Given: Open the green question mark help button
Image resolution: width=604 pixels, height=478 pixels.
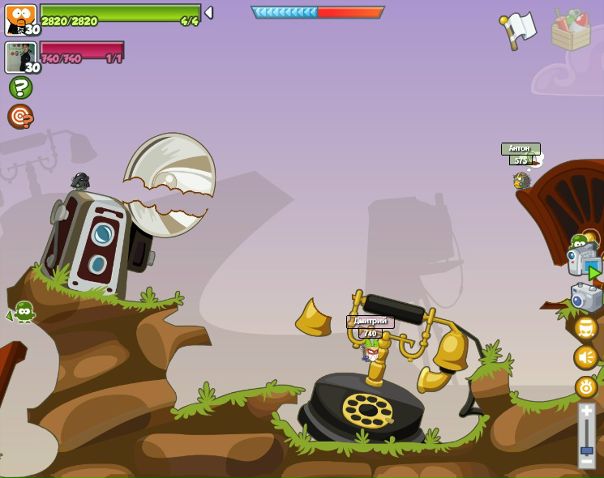Looking at the screenshot, I should (20, 87).
